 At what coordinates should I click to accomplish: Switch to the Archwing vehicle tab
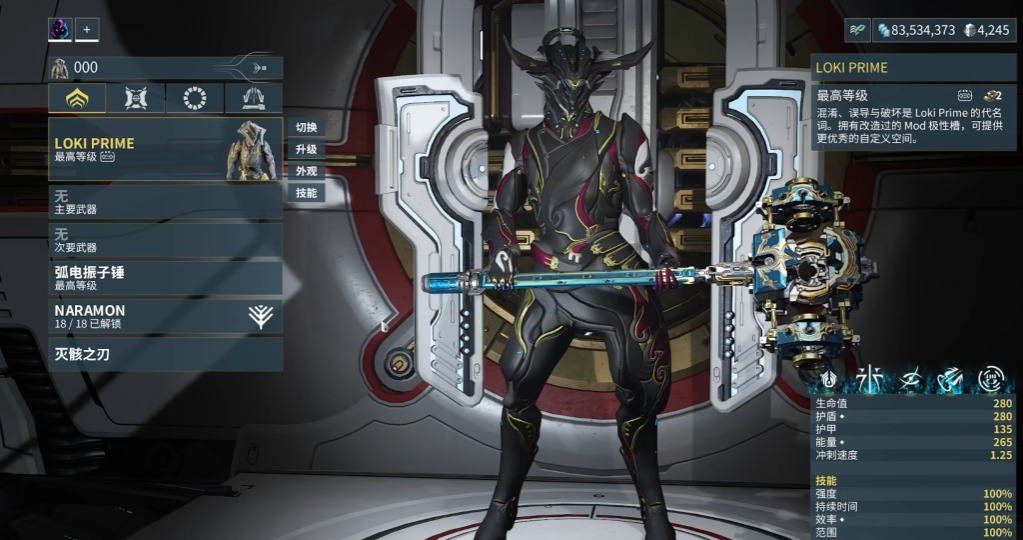click(x=253, y=98)
